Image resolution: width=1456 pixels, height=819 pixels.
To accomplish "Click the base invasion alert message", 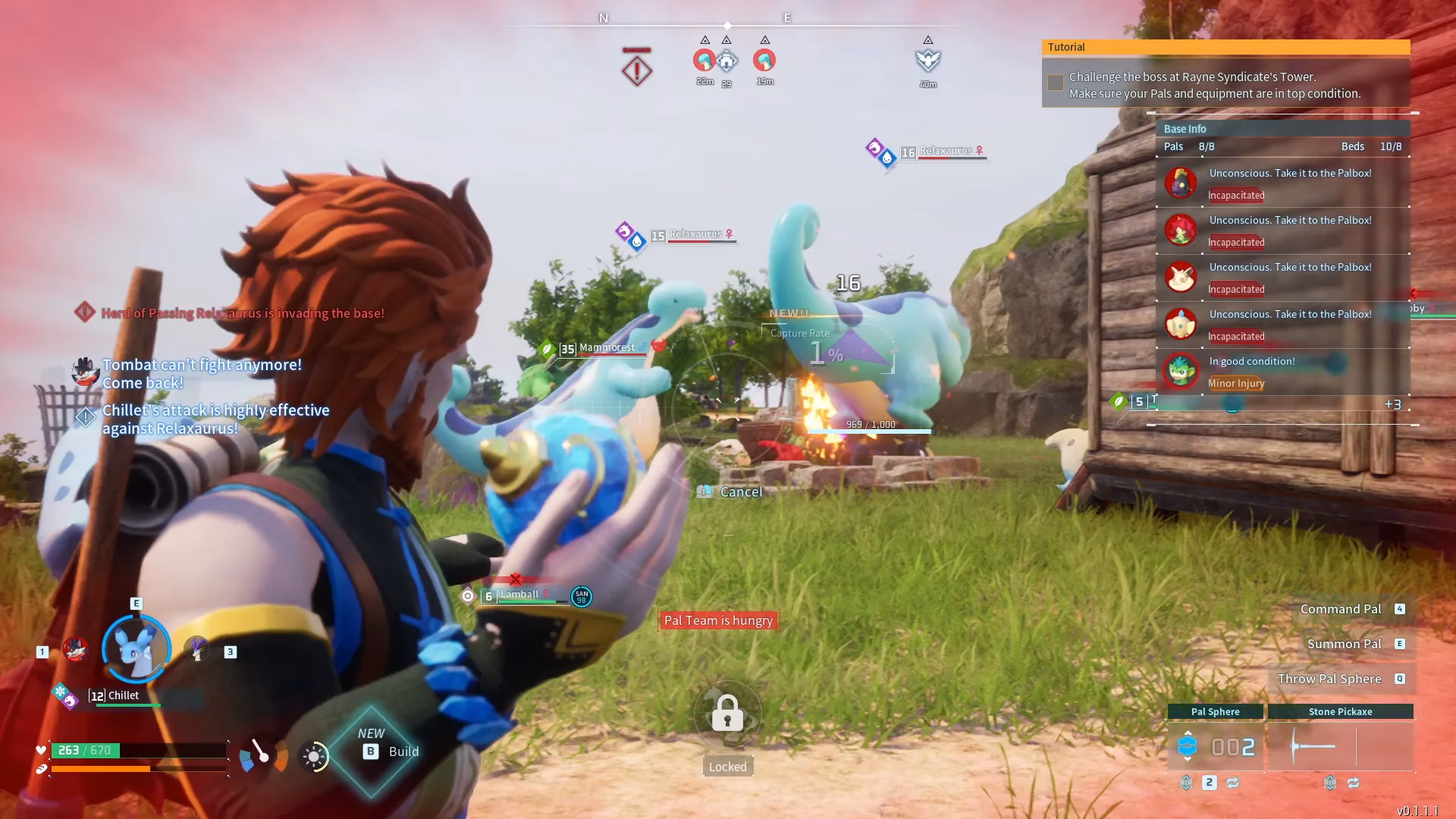I will point(242,313).
